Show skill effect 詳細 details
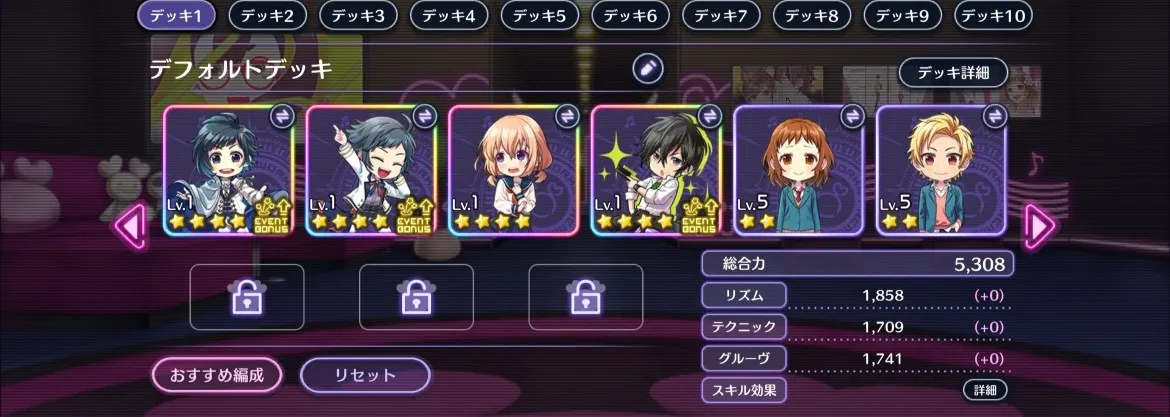Image resolution: width=1170 pixels, height=417 pixels. (x=984, y=390)
